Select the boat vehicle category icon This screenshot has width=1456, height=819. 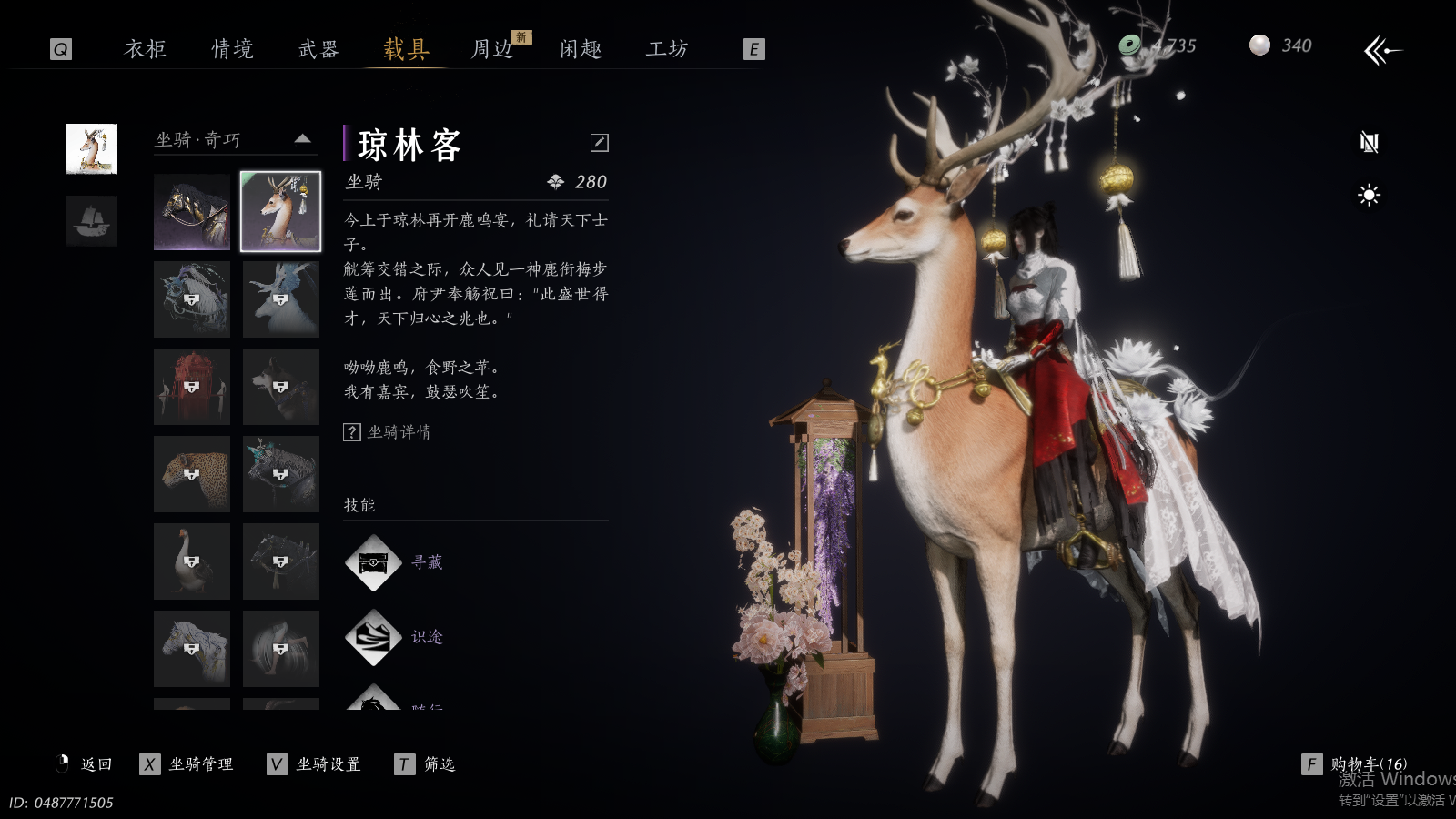(92, 221)
